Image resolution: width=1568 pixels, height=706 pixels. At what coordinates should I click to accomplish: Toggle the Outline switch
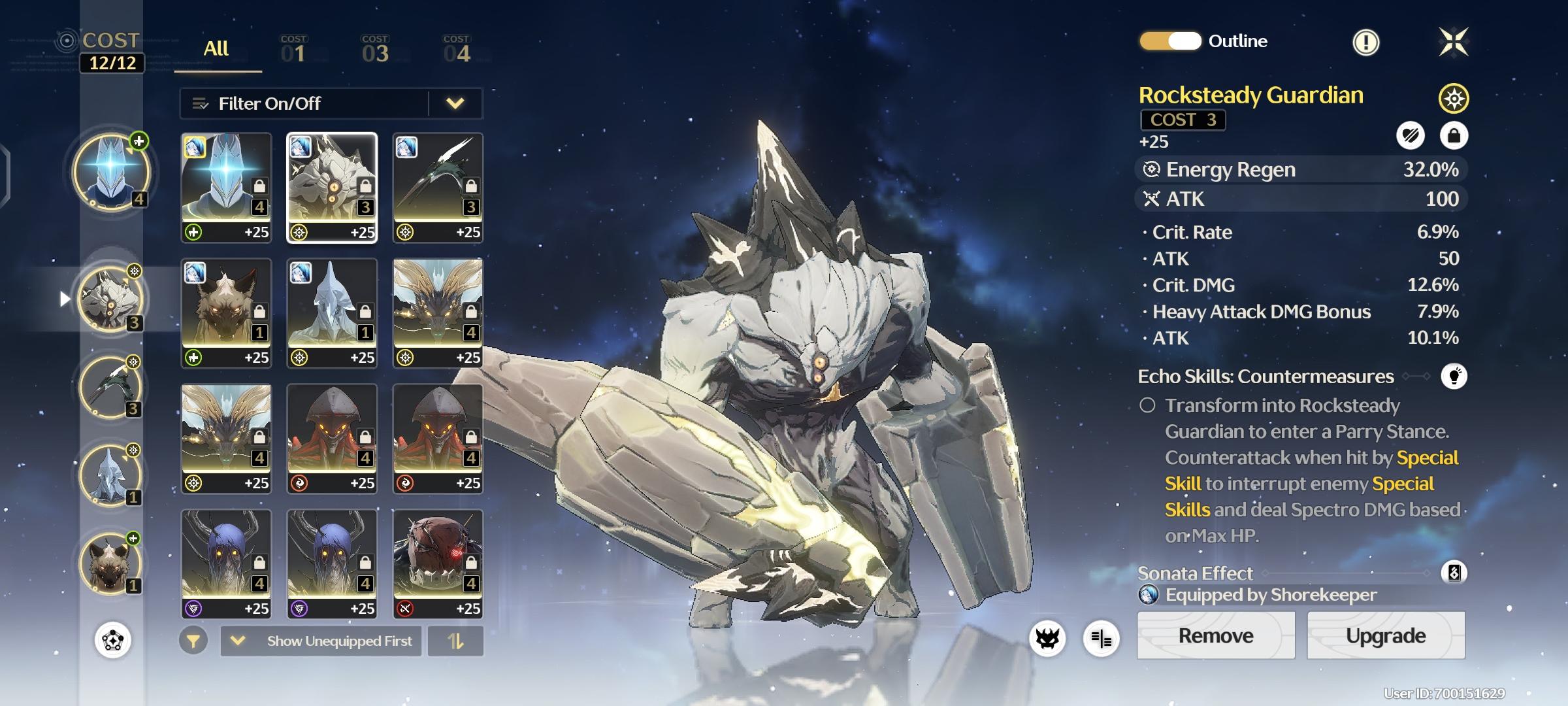coord(1170,41)
